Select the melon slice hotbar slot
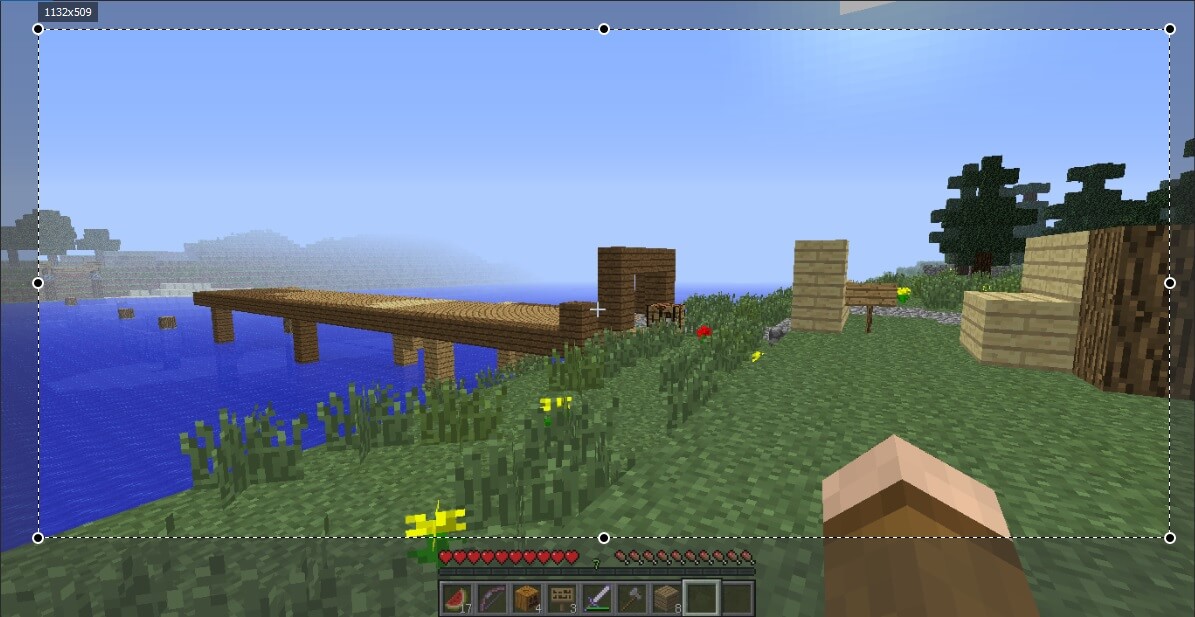 pyautogui.click(x=456, y=599)
